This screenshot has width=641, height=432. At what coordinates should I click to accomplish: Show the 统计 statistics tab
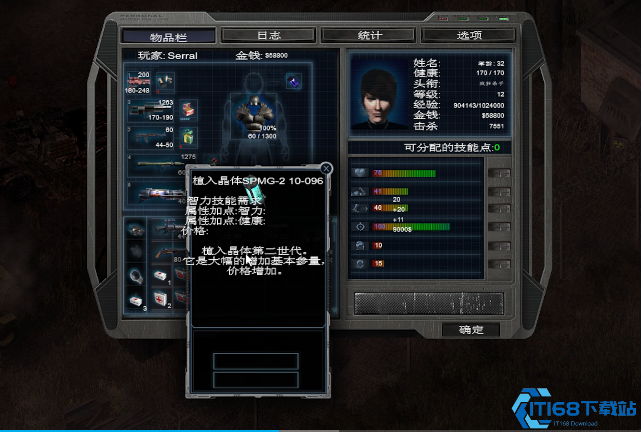(x=370, y=34)
